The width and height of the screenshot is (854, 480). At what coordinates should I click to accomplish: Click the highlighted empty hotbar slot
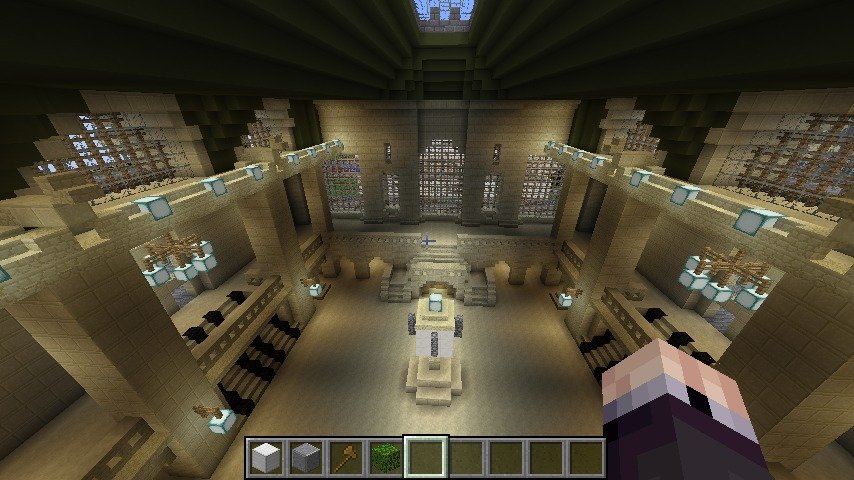[426, 458]
